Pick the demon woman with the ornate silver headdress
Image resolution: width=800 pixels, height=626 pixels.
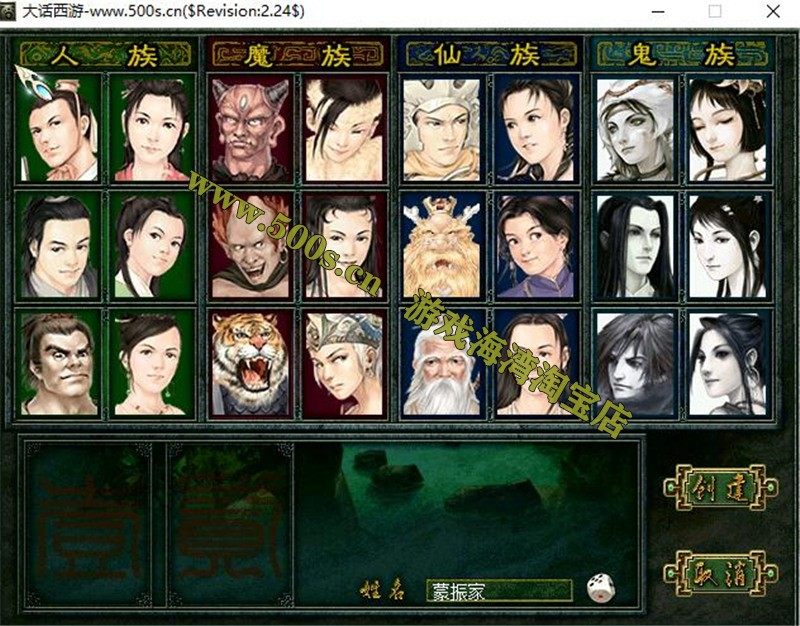pyautogui.click(x=343, y=362)
